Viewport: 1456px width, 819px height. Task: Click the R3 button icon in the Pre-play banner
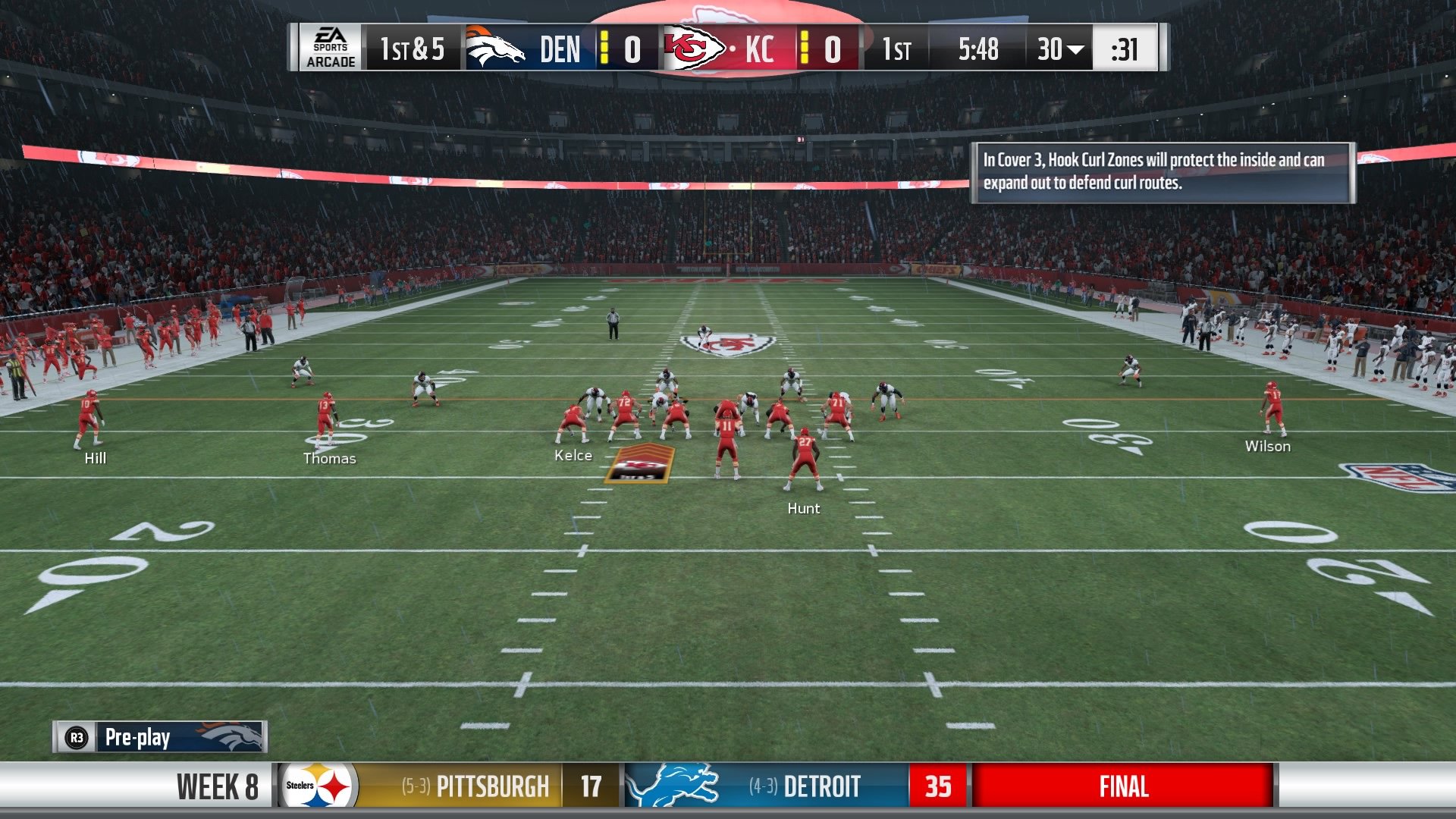76,736
